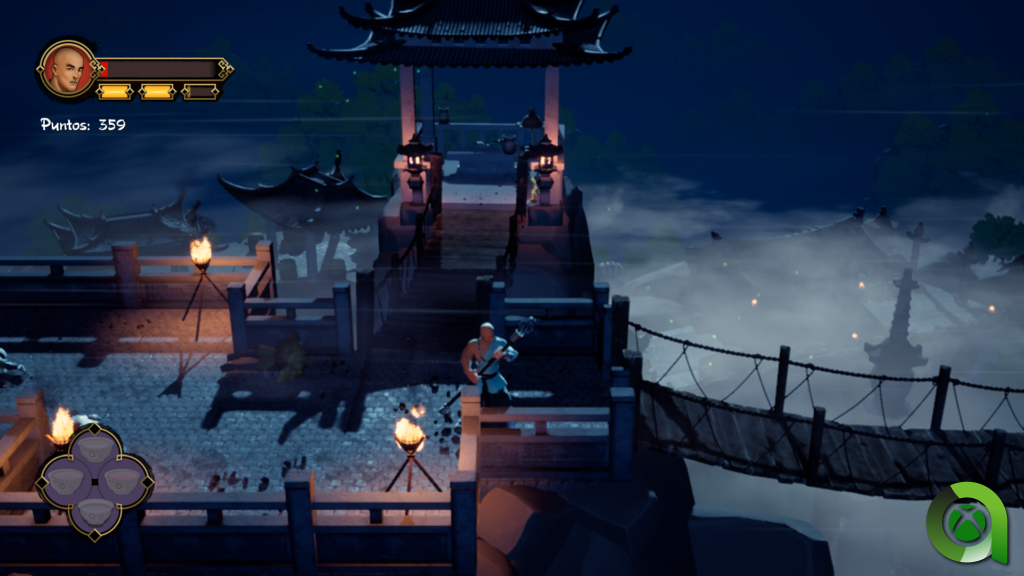The width and height of the screenshot is (1024, 576).
Task: Select the lower tea bowl in the item wheel
Action: pos(94,512)
